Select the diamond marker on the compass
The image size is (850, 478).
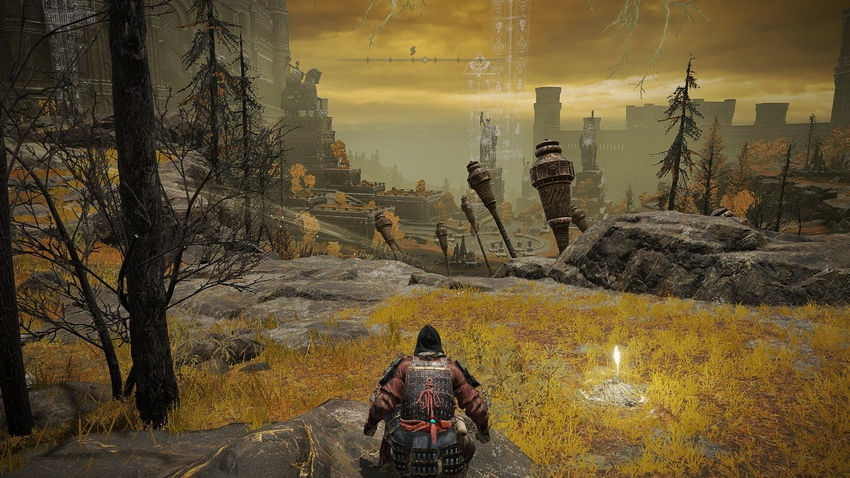(424, 60)
